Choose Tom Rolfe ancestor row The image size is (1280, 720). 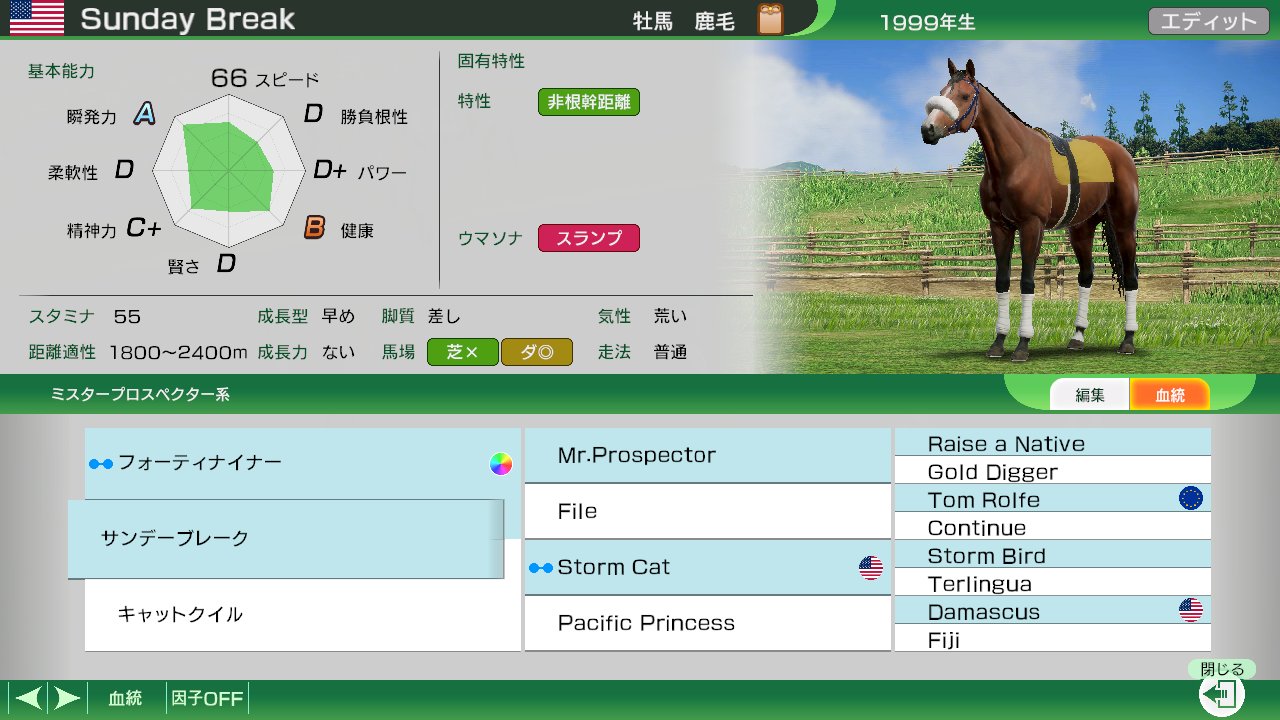(x=1052, y=500)
